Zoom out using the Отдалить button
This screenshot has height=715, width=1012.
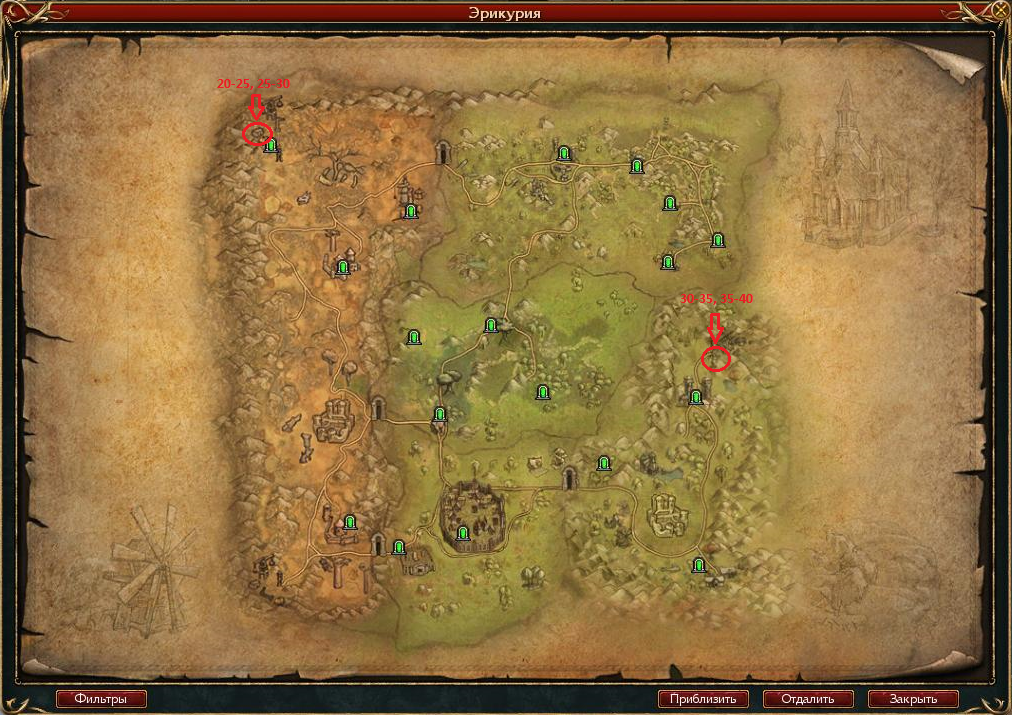click(808, 699)
